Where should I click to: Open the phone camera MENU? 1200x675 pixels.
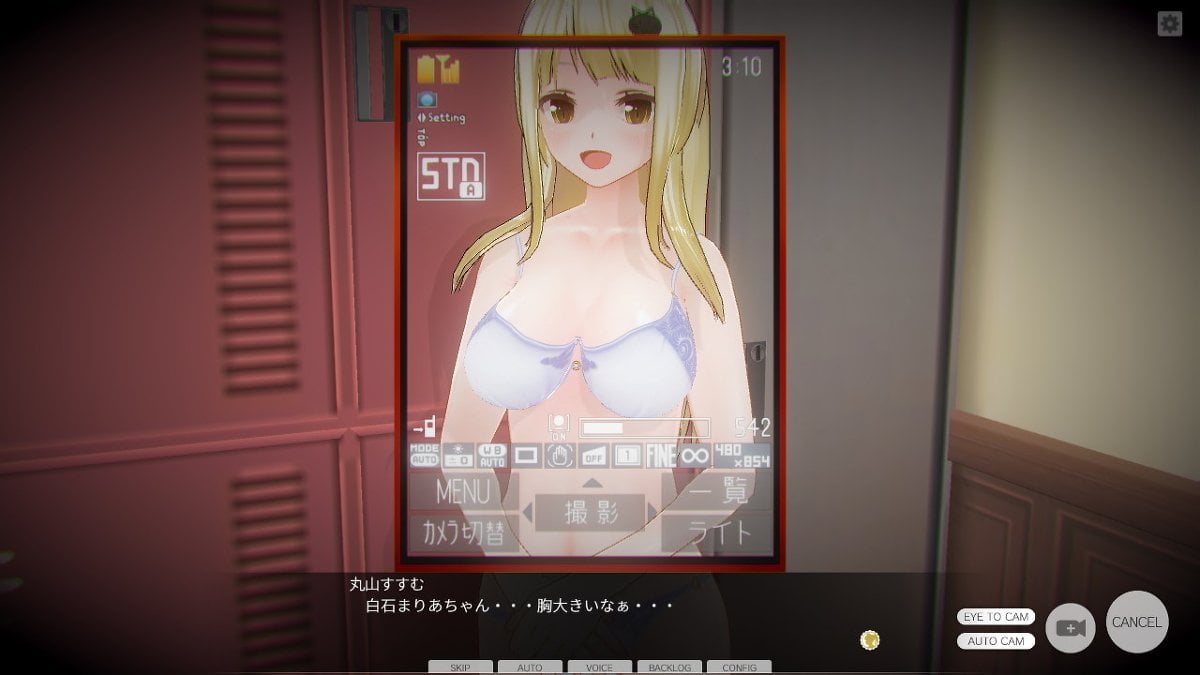(463, 492)
